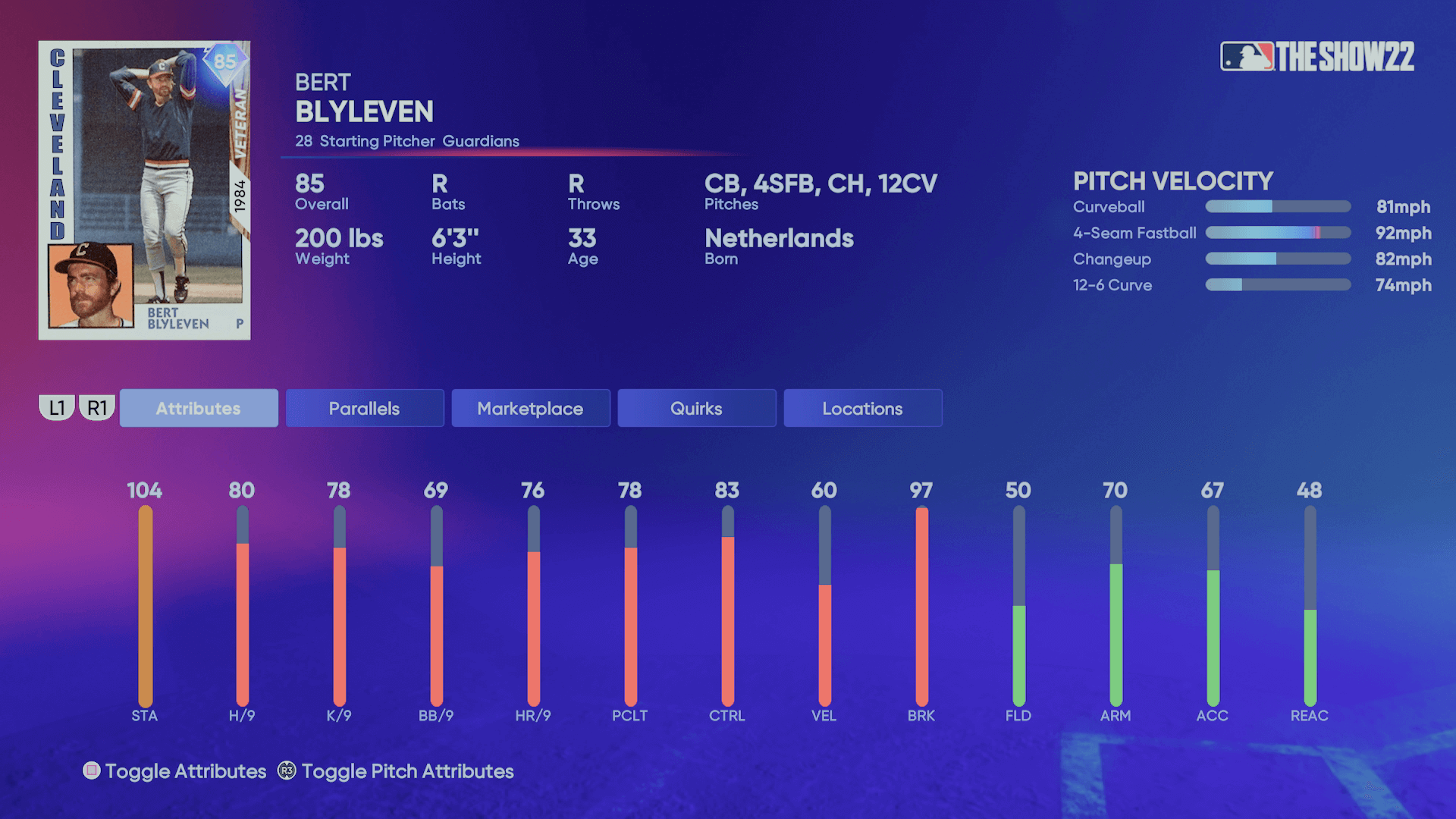Select the Quirks tab
Screen dimensions: 1456x819
(x=696, y=409)
